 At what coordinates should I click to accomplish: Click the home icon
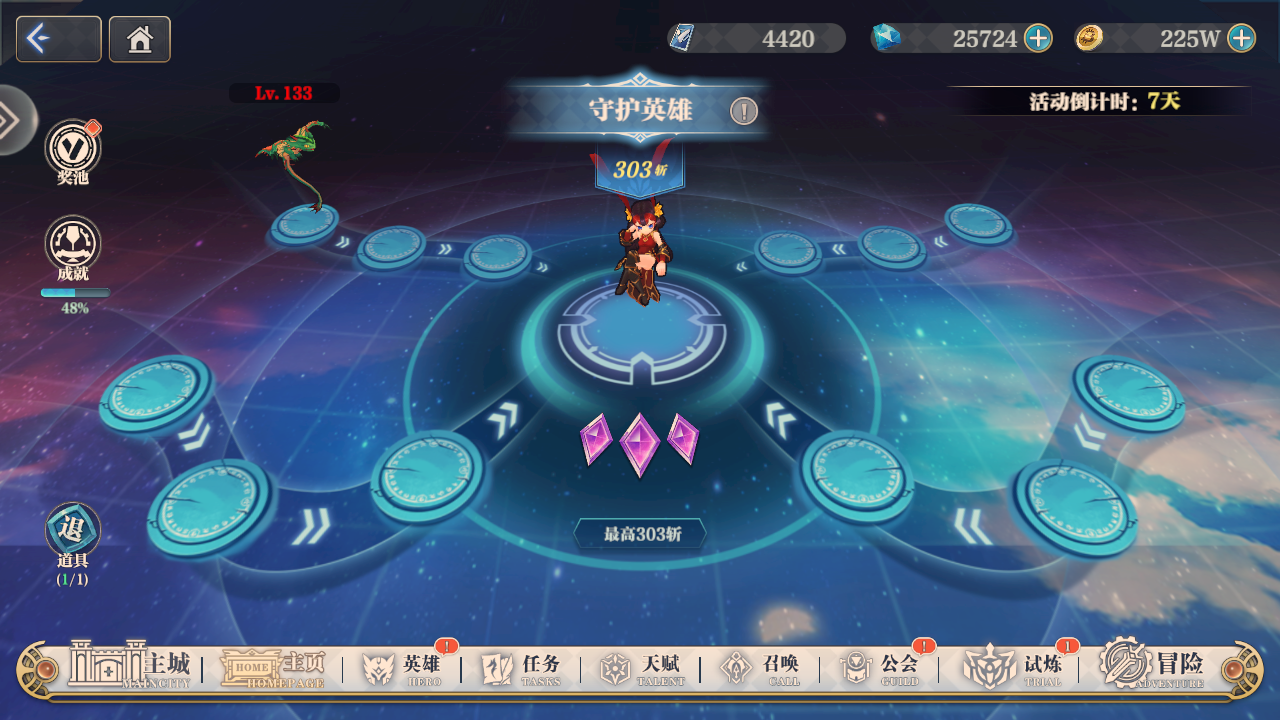(139, 39)
